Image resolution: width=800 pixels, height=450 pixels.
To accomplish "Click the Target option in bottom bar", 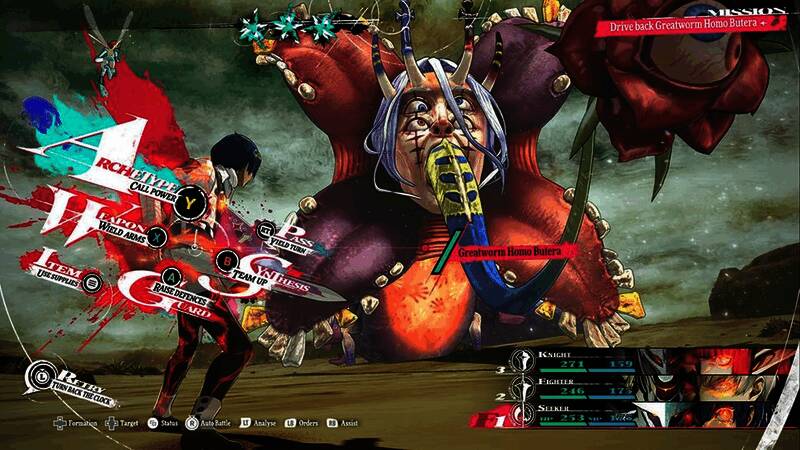I will [x=124, y=424].
